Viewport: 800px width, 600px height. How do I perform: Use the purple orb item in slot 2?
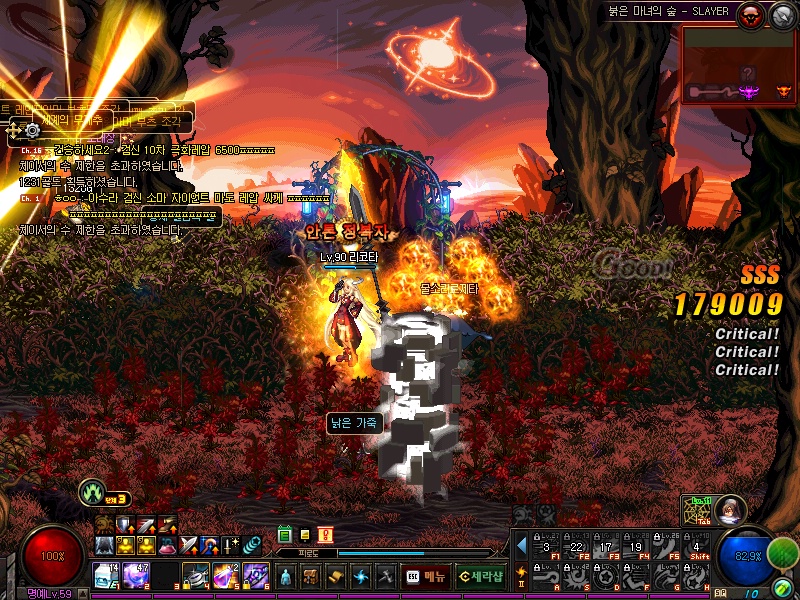[x=135, y=576]
